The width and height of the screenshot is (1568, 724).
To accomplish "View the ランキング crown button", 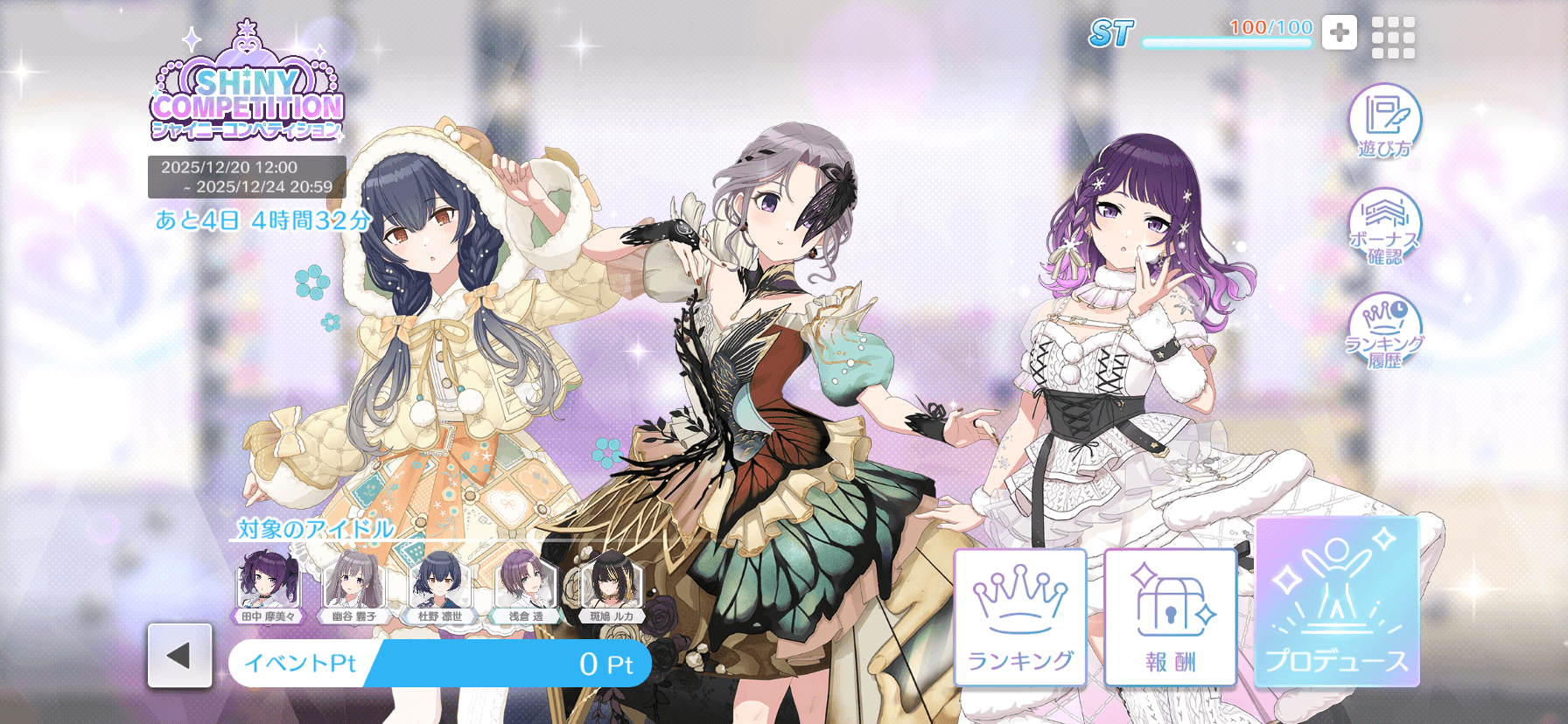I will 1020,617.
